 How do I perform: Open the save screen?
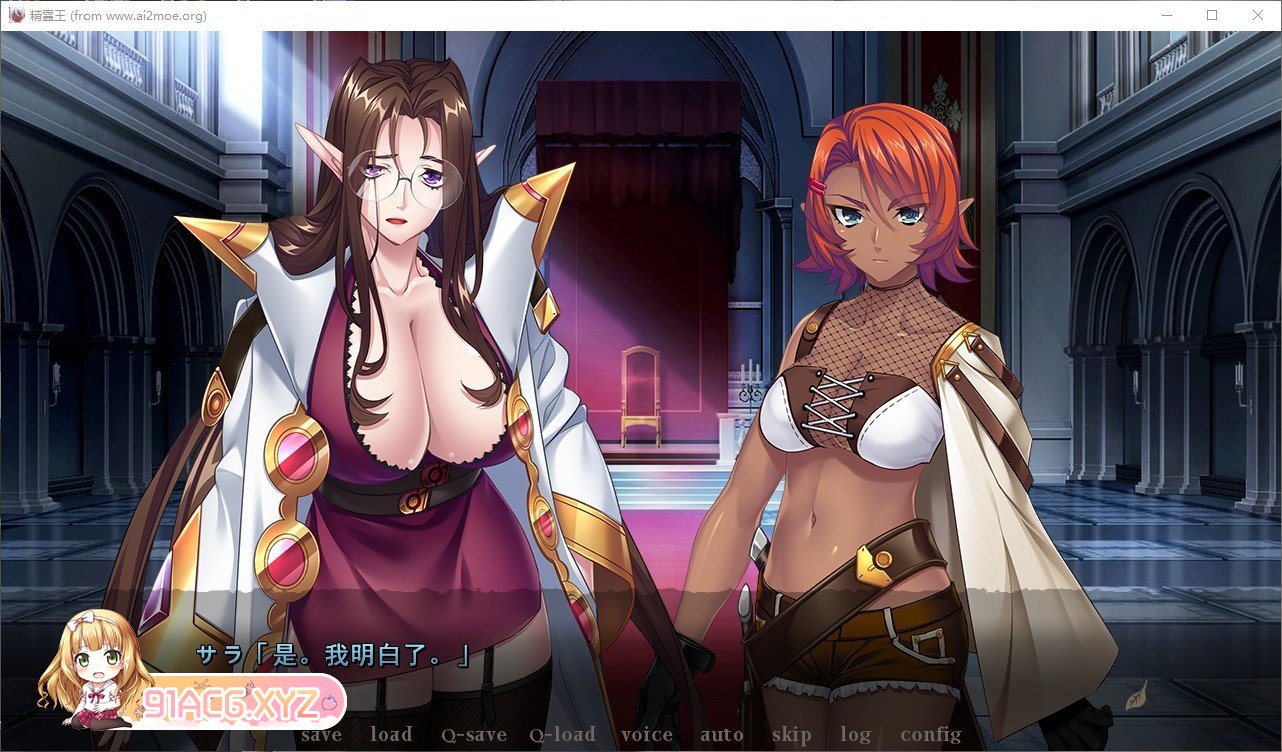coord(320,733)
